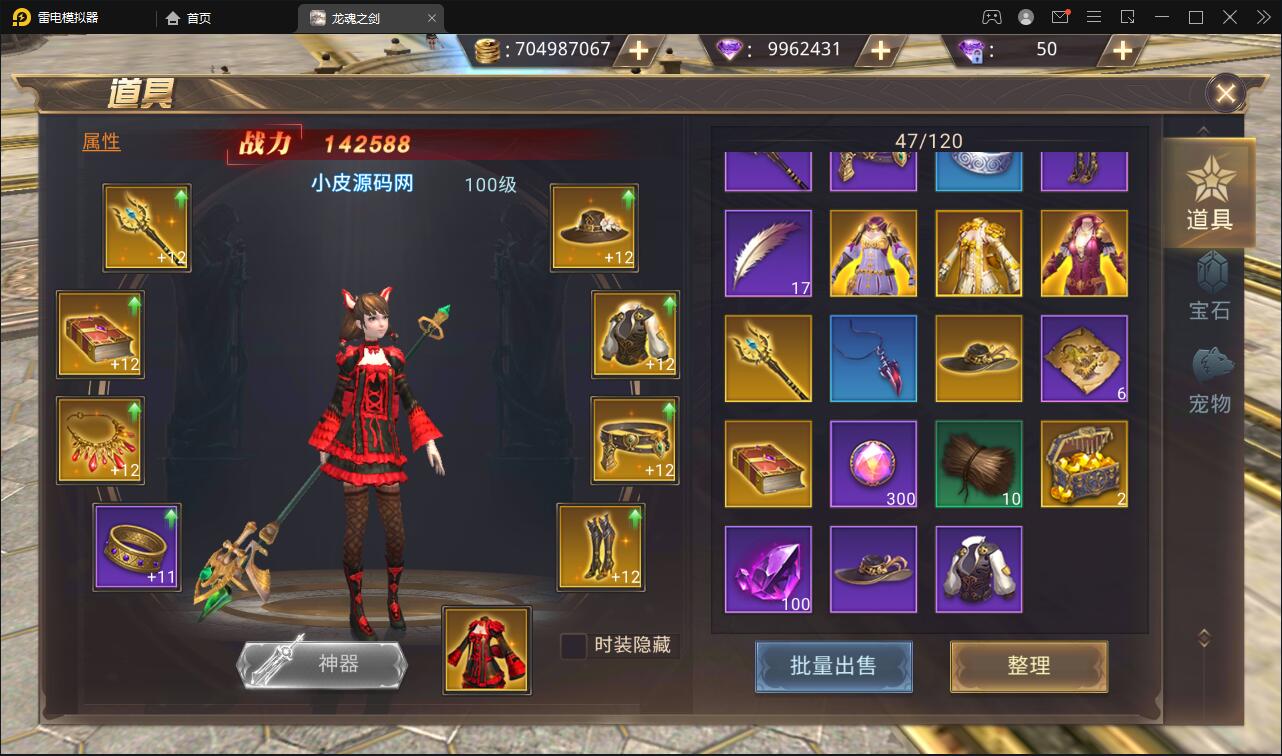Select the equipped +12 necklace slot
Viewport: 1282px width, 756px height.
coord(100,440)
